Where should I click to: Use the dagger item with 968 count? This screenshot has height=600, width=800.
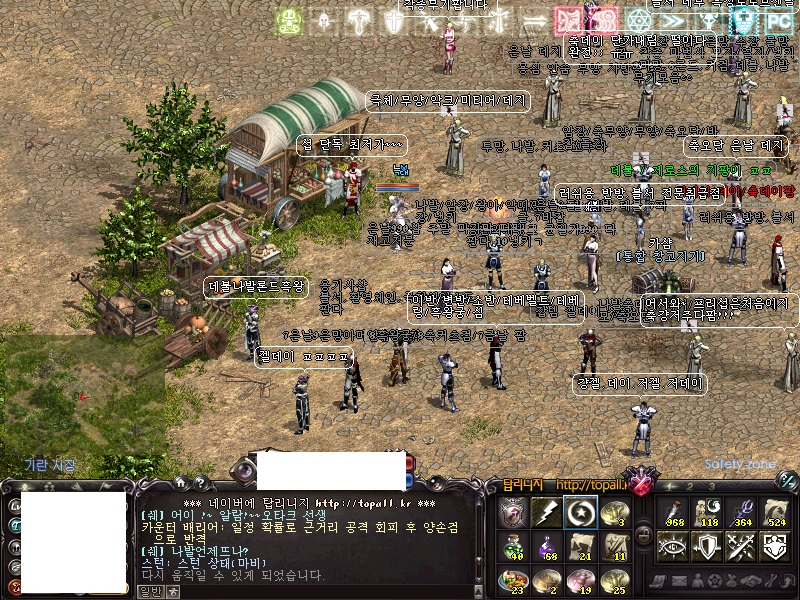click(x=674, y=512)
